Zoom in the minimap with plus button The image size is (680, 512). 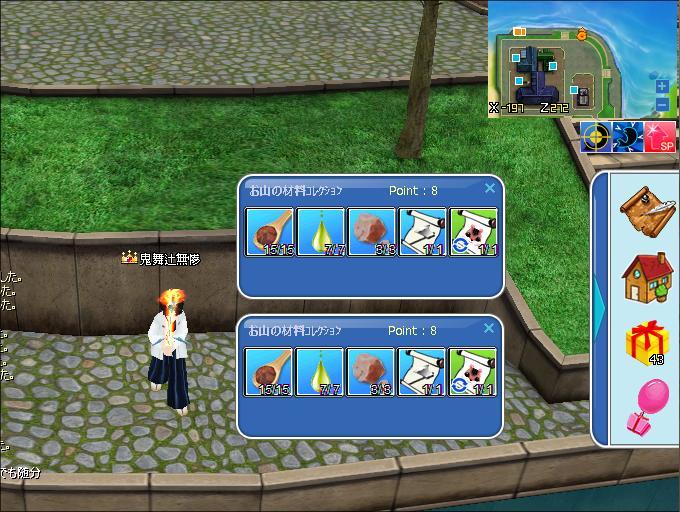662,87
